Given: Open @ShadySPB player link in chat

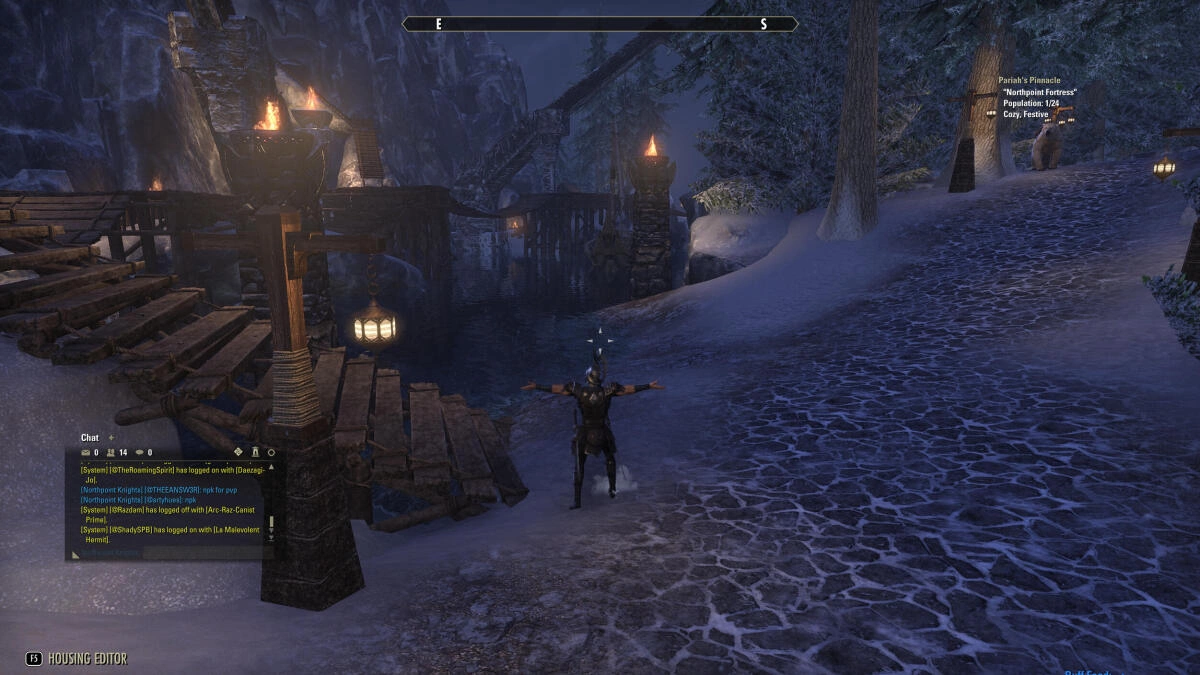Looking at the screenshot, I should (x=130, y=528).
